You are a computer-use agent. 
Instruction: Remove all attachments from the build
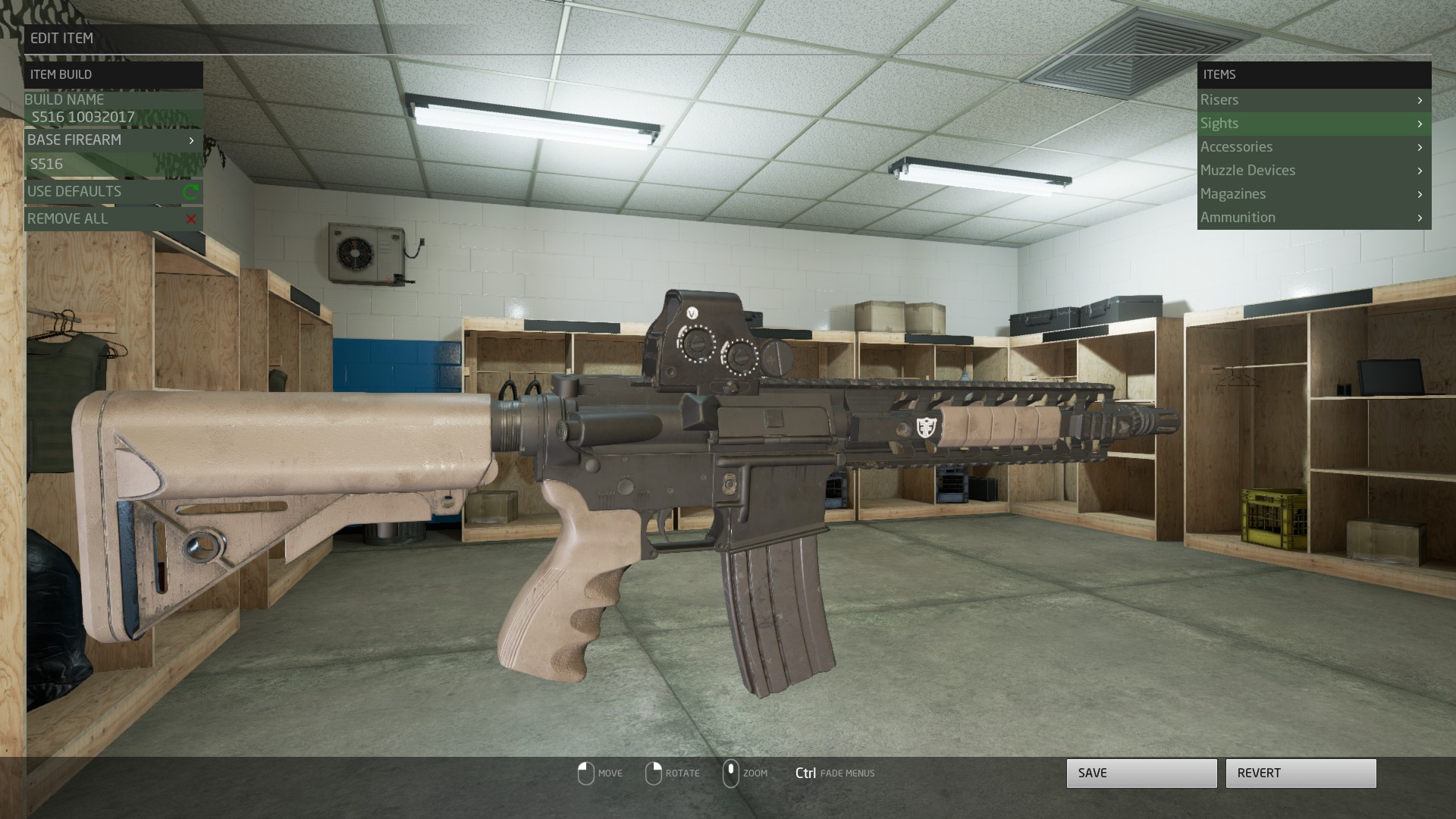click(x=113, y=219)
